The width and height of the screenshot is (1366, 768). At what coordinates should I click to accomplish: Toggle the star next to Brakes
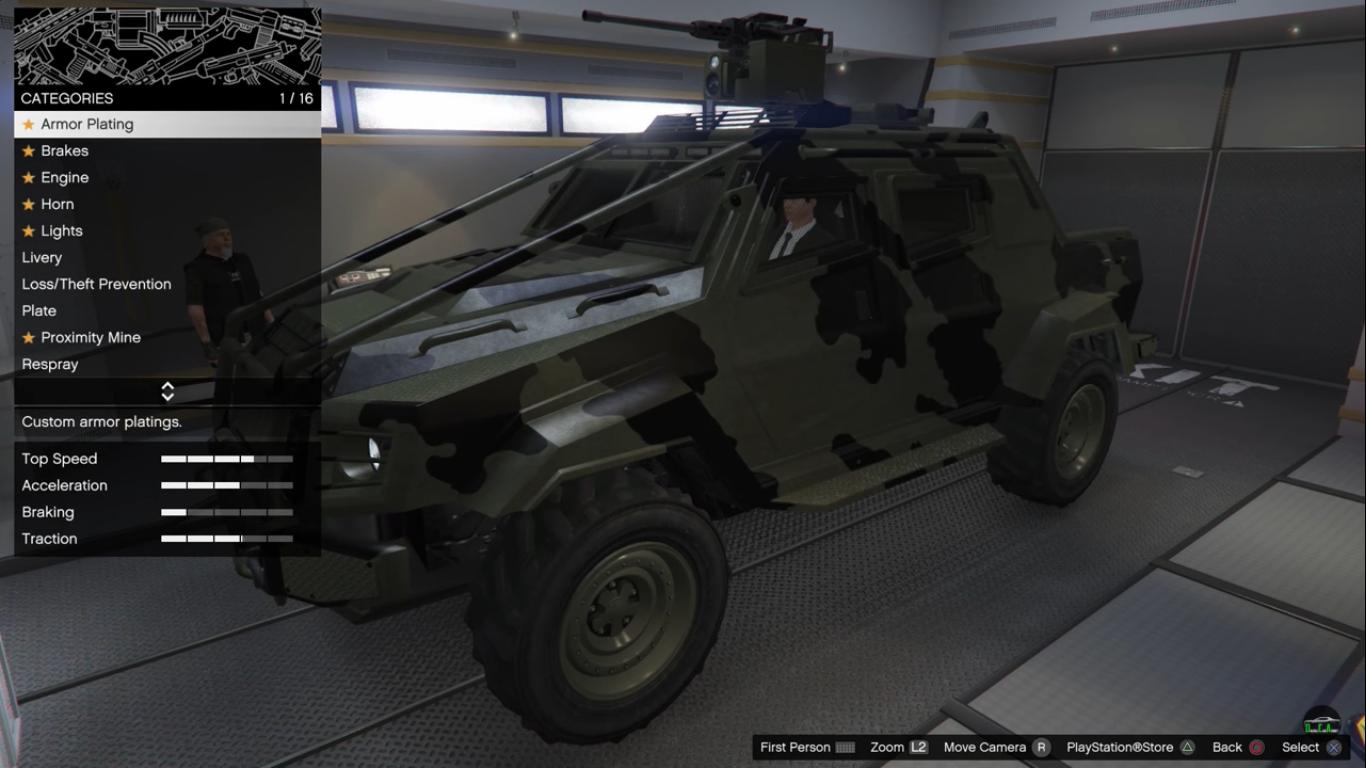click(x=28, y=151)
